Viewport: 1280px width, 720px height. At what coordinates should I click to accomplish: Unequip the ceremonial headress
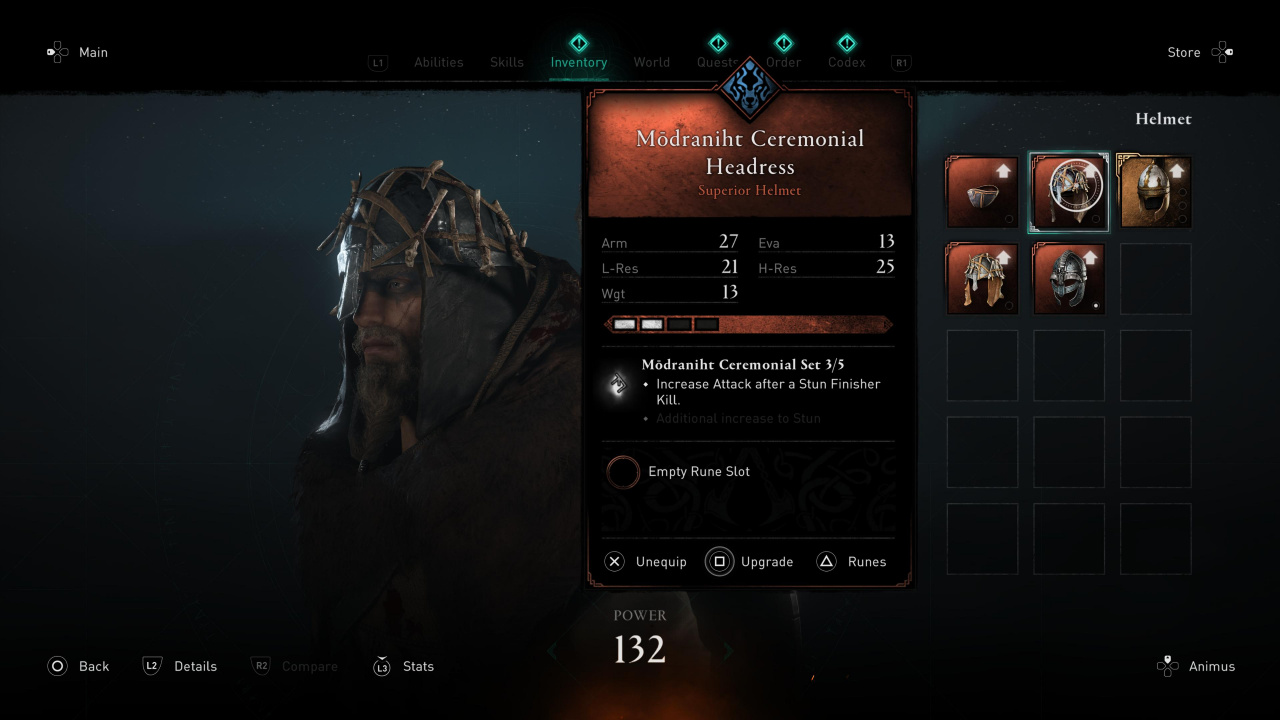[646, 562]
